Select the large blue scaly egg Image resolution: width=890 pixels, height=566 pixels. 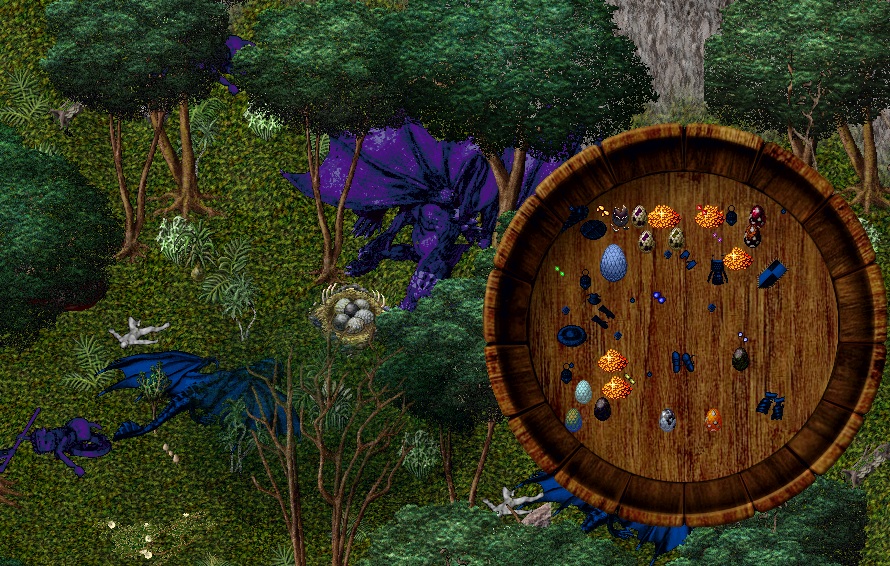click(x=613, y=262)
